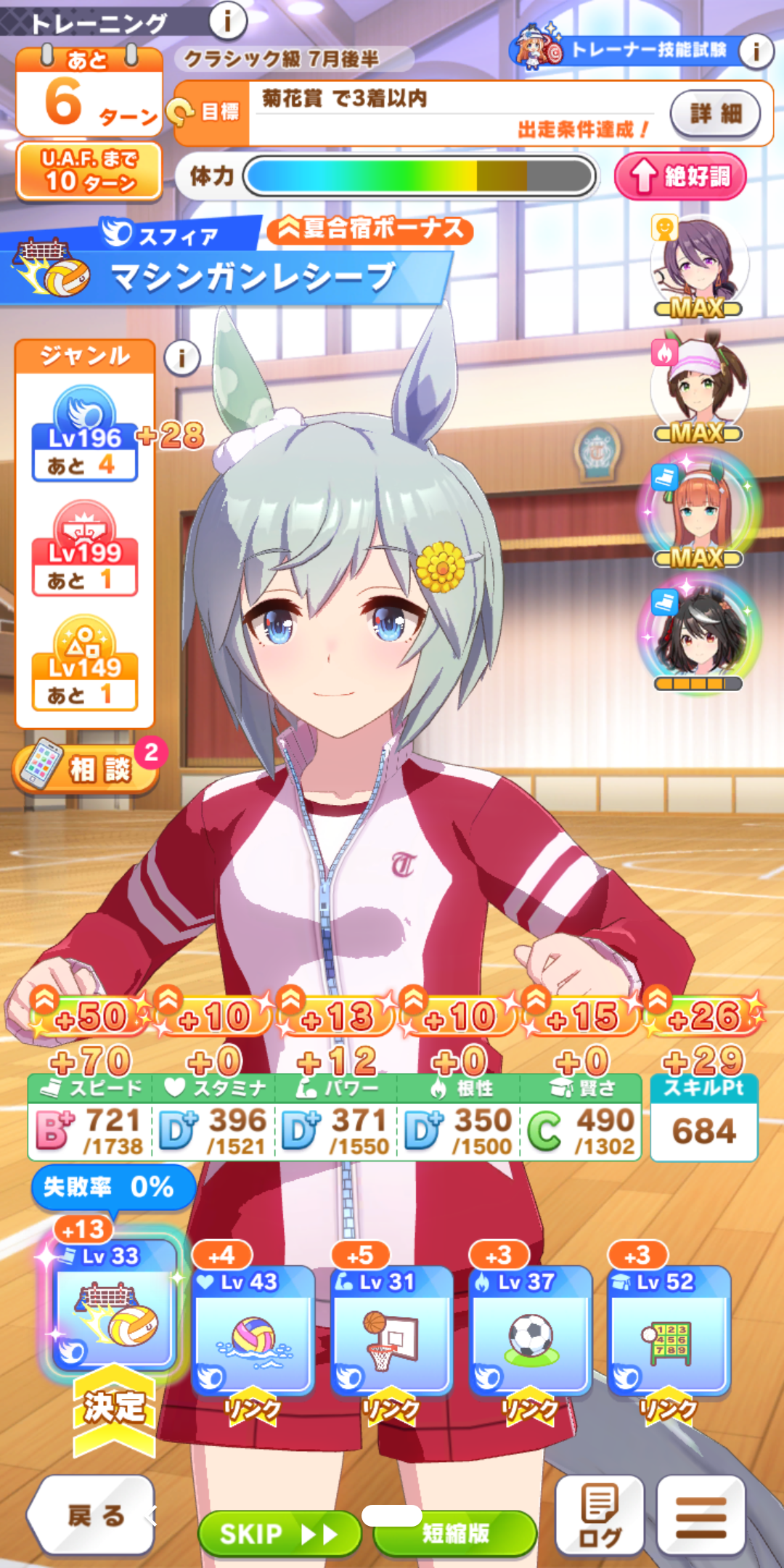Show info for the ジャンル panel
The image size is (784, 1568).
181,358
